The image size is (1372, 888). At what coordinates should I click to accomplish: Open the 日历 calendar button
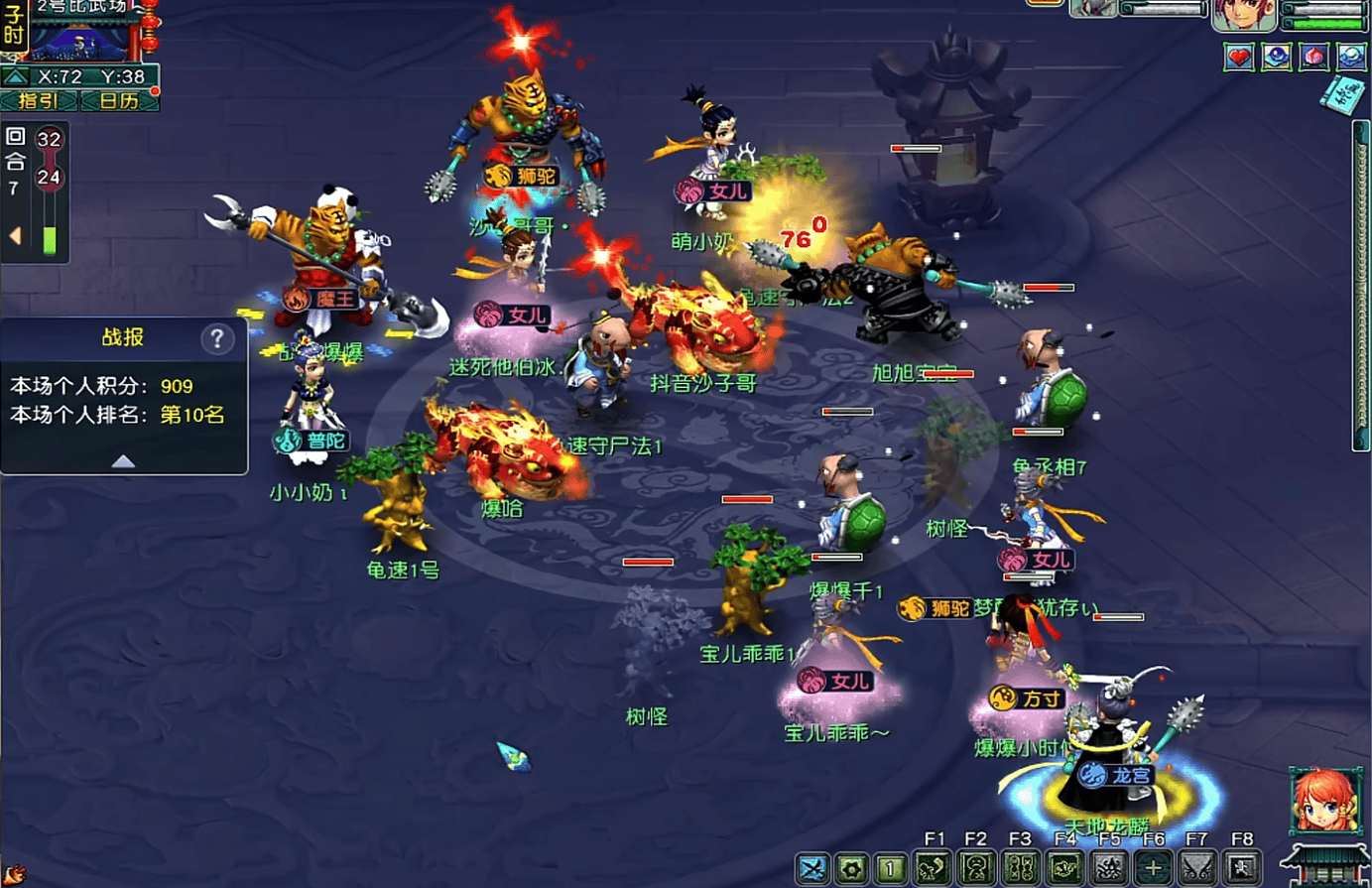[x=119, y=100]
